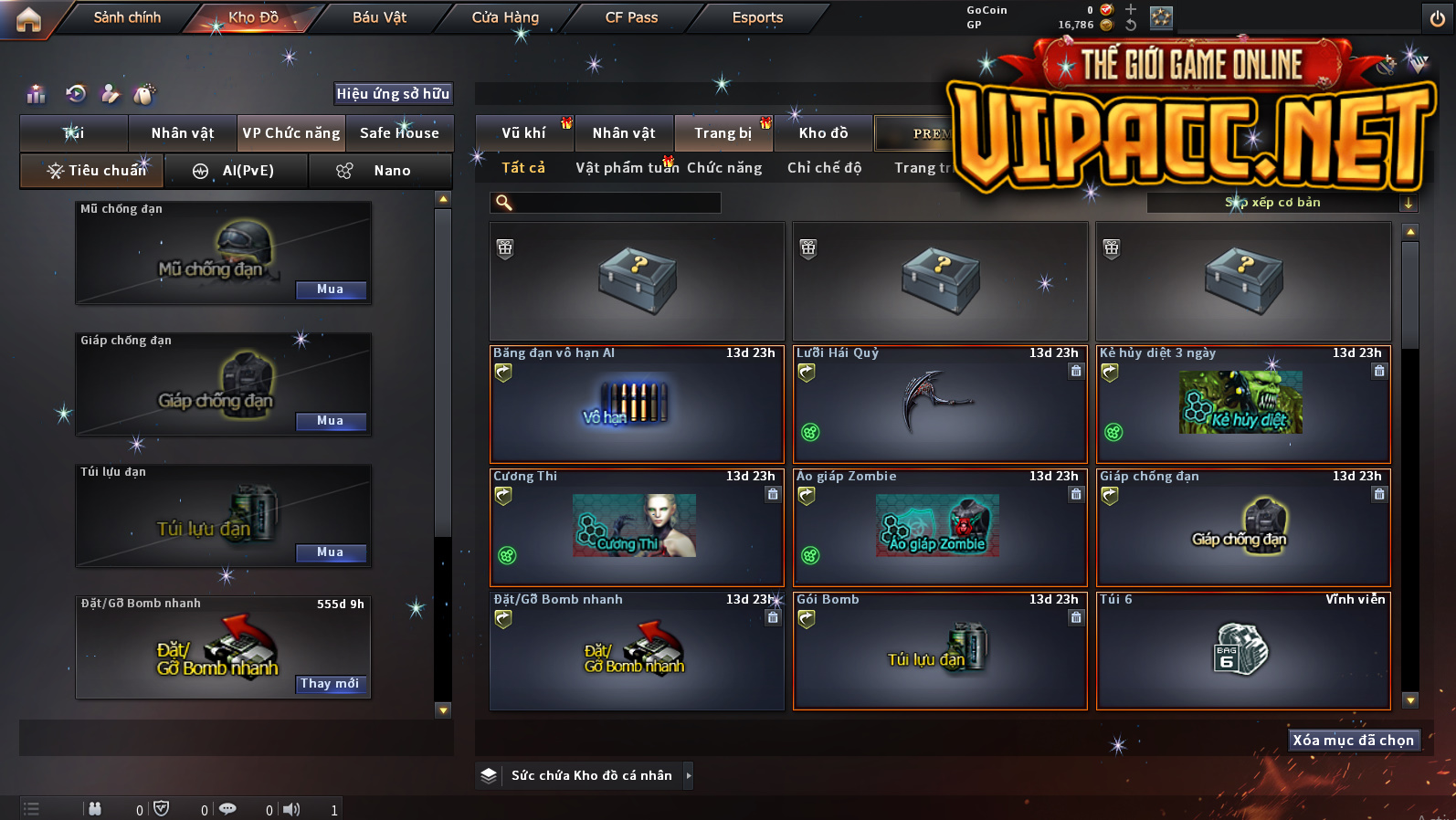Viewport: 1456px width, 820px height.
Task: Open the Vũ khí inventory tab
Action: pos(523,133)
